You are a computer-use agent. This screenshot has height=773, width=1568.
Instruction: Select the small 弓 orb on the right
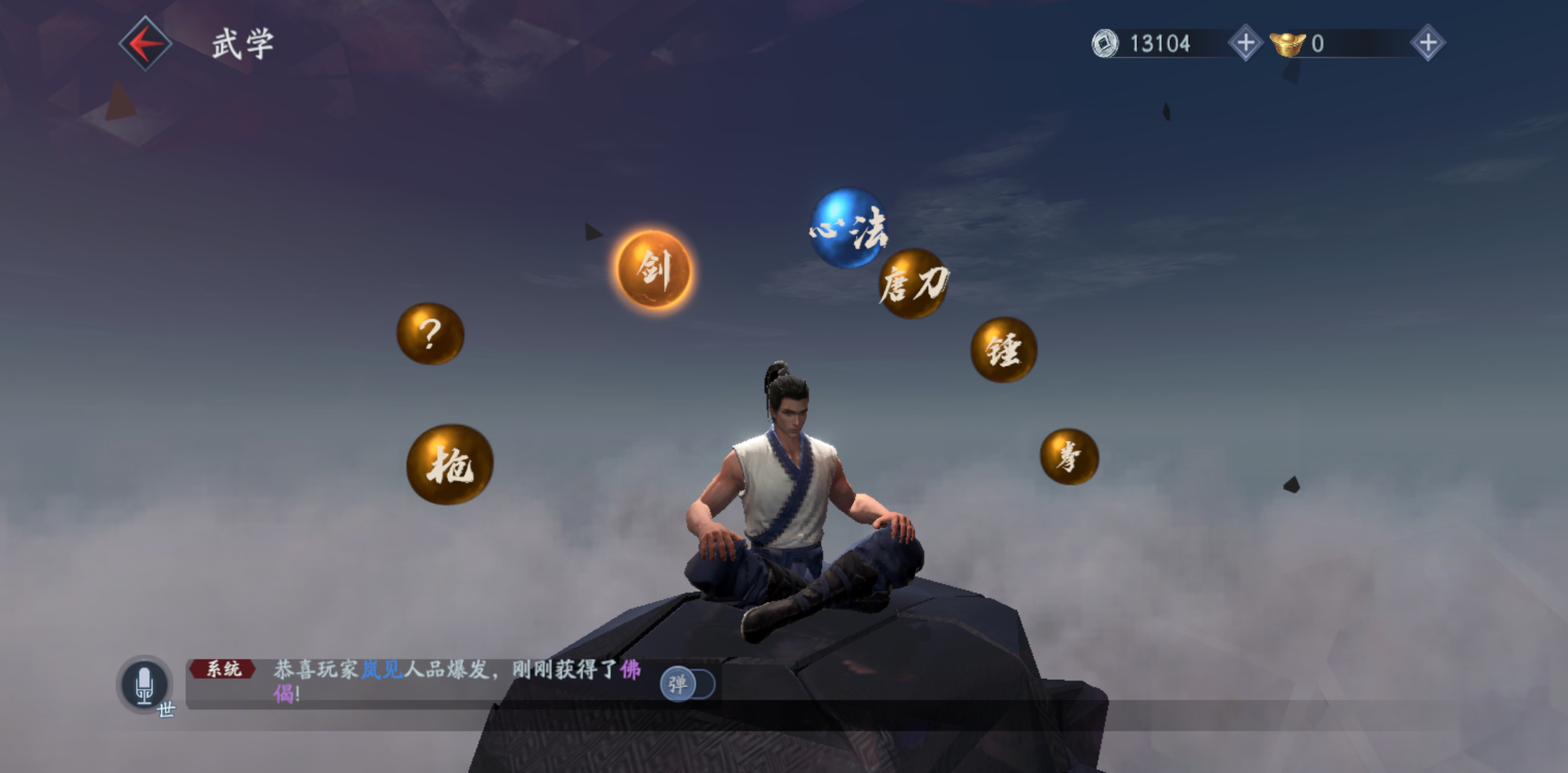point(1068,457)
